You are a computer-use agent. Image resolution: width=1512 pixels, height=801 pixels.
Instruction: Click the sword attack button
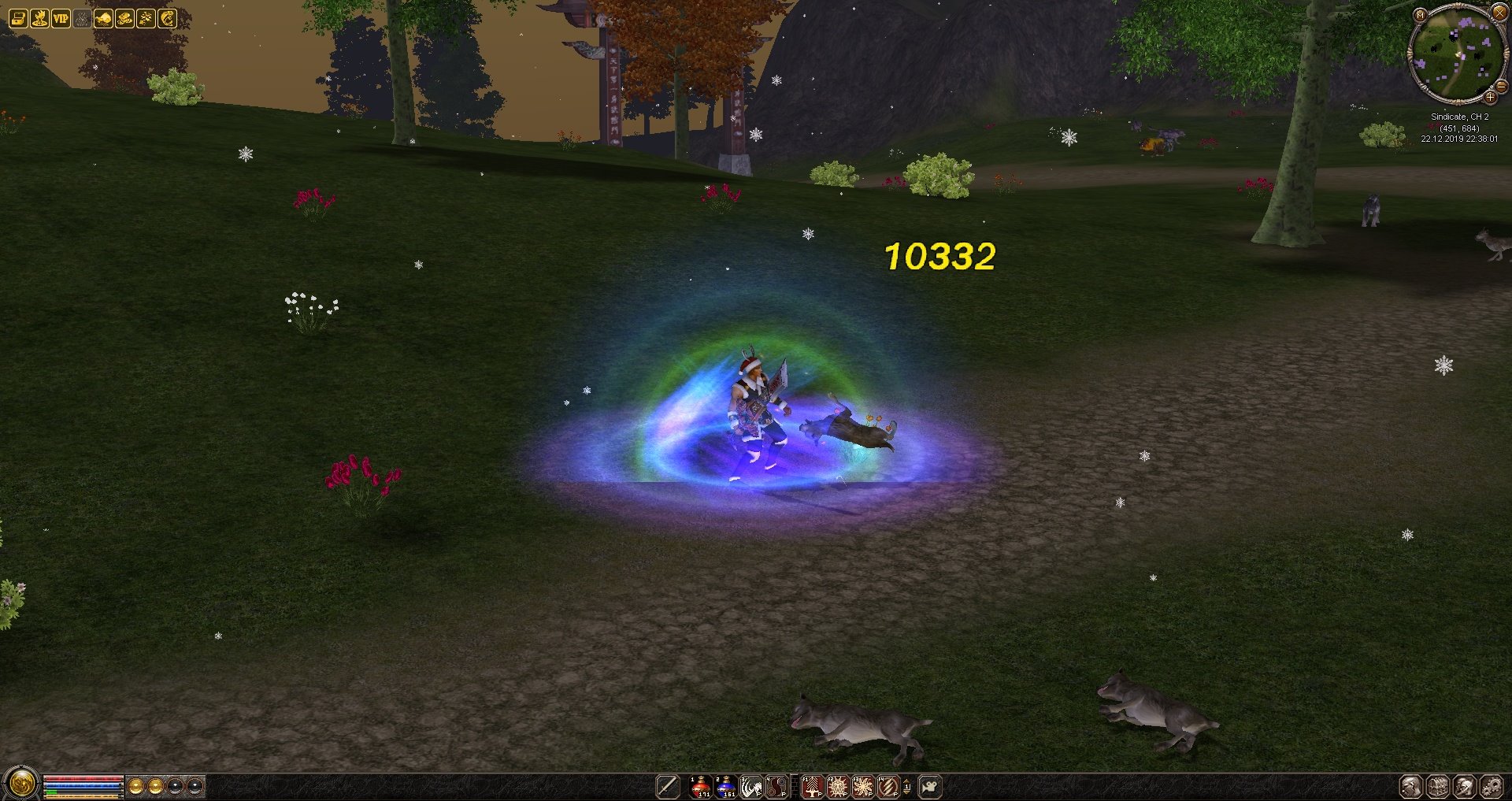(x=668, y=786)
